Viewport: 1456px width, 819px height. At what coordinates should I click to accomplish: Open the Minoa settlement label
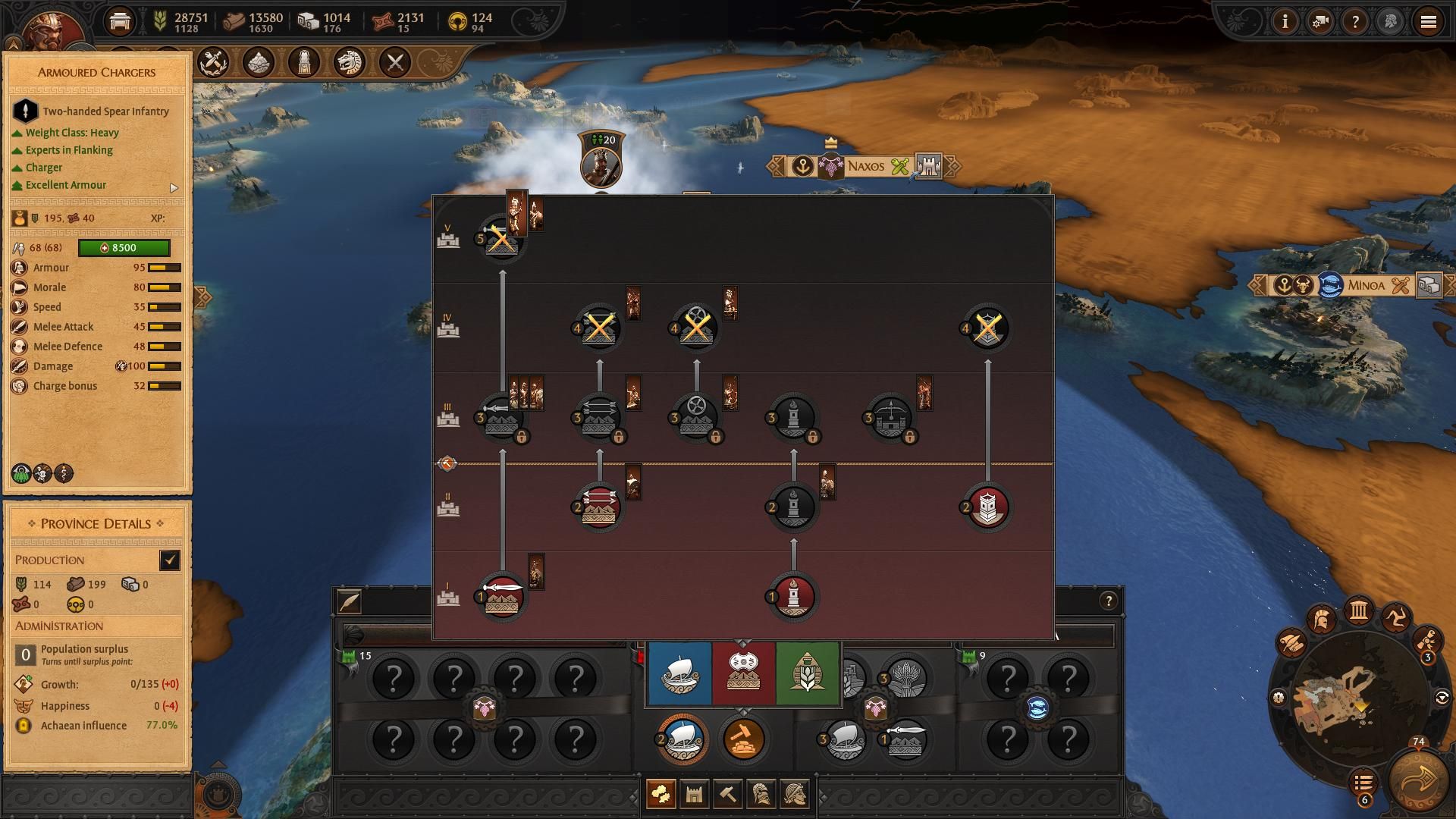tap(1365, 286)
